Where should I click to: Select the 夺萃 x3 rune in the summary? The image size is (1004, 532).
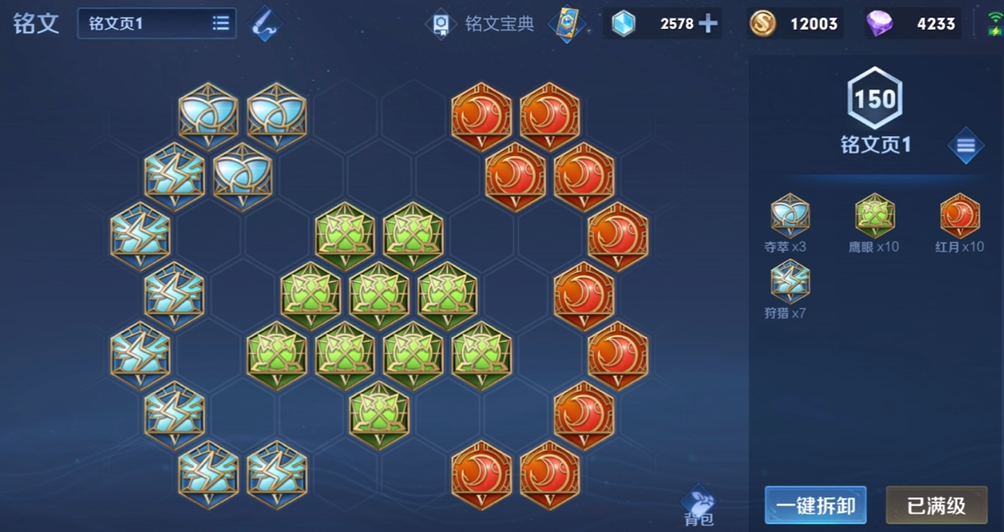[x=790, y=215]
